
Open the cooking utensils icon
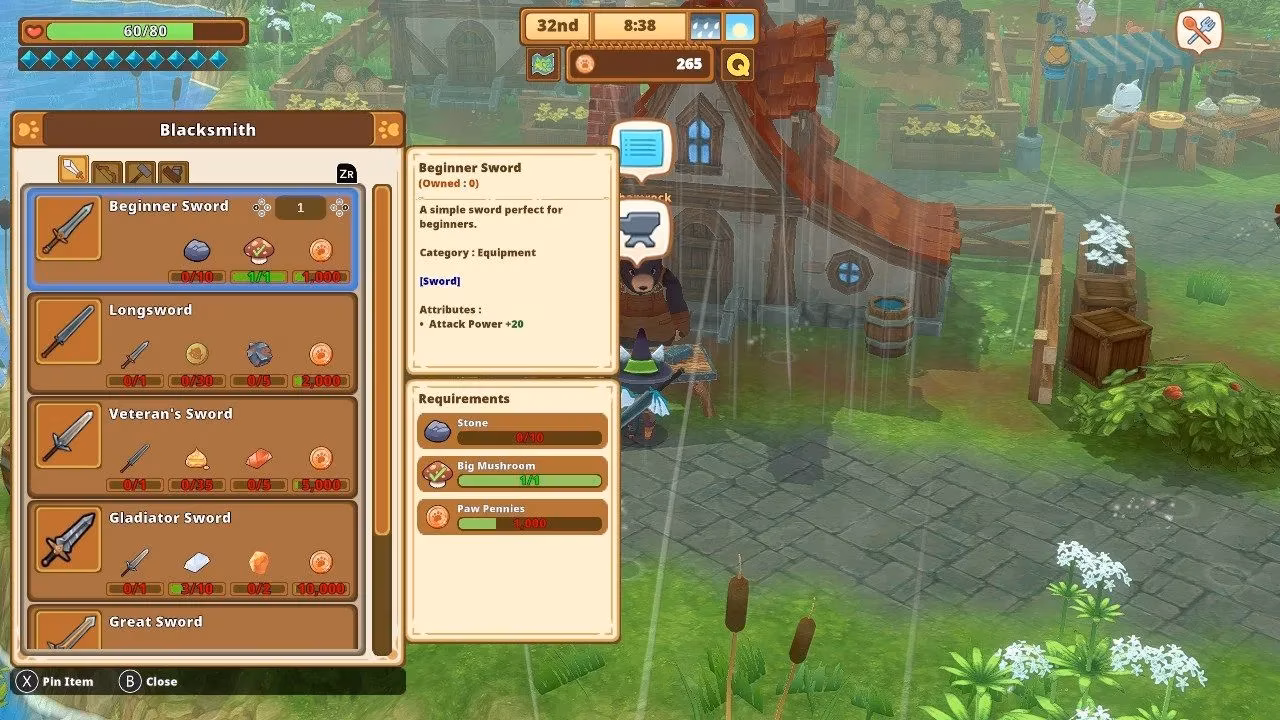(1199, 31)
